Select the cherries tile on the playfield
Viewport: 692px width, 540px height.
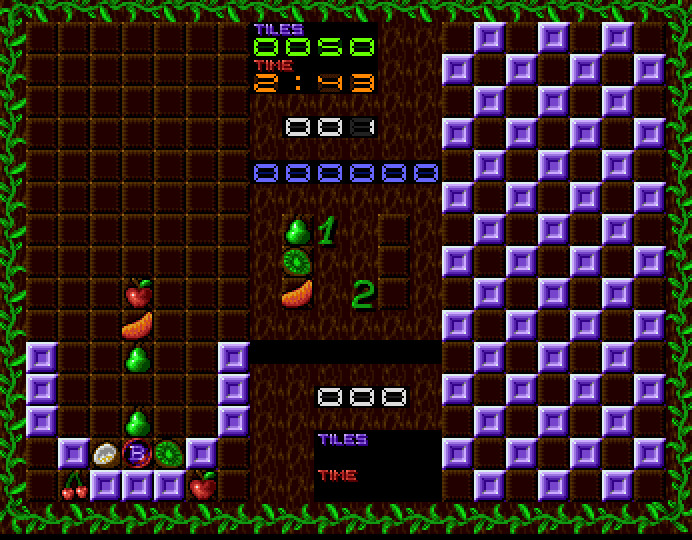pos(74,487)
